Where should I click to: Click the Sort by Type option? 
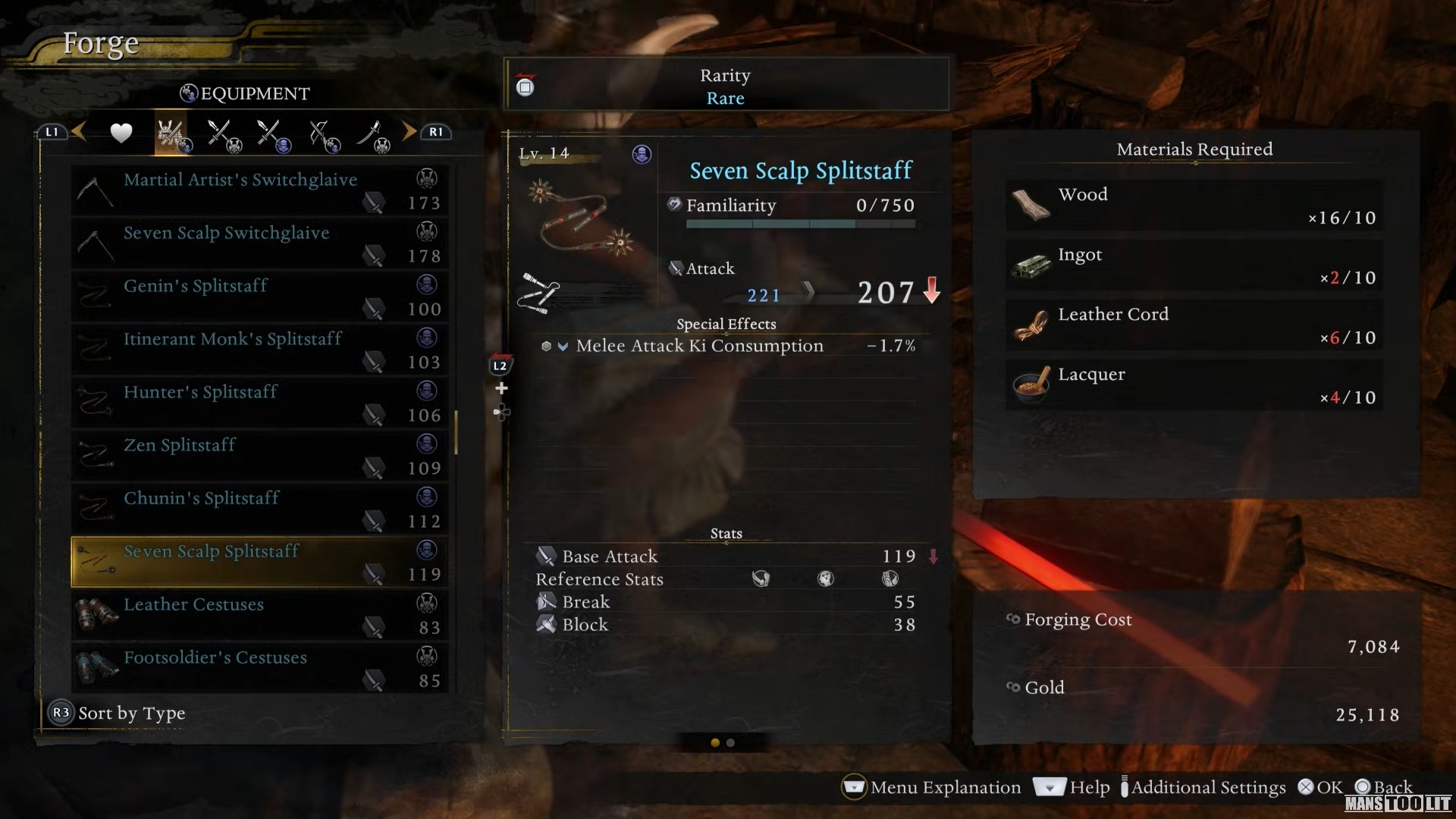point(131,713)
